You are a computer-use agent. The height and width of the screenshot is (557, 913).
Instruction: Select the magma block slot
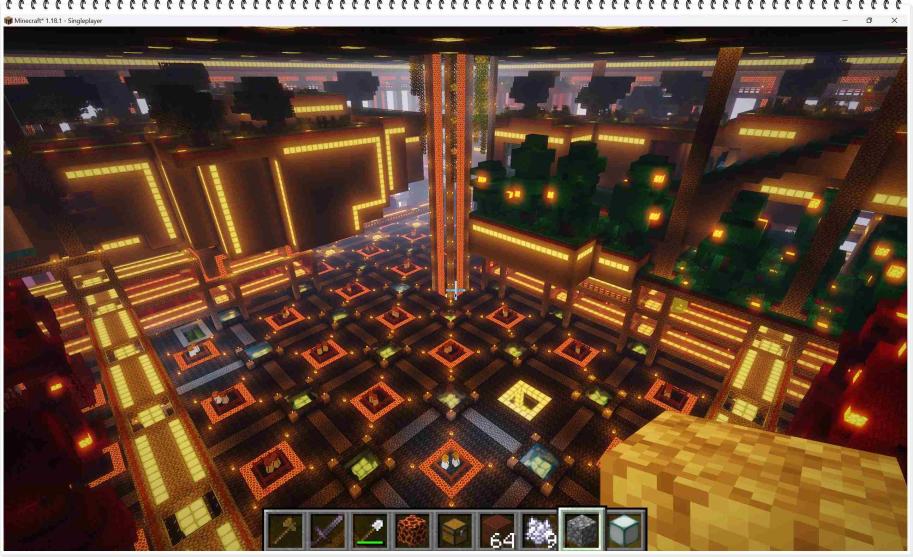(x=412, y=530)
